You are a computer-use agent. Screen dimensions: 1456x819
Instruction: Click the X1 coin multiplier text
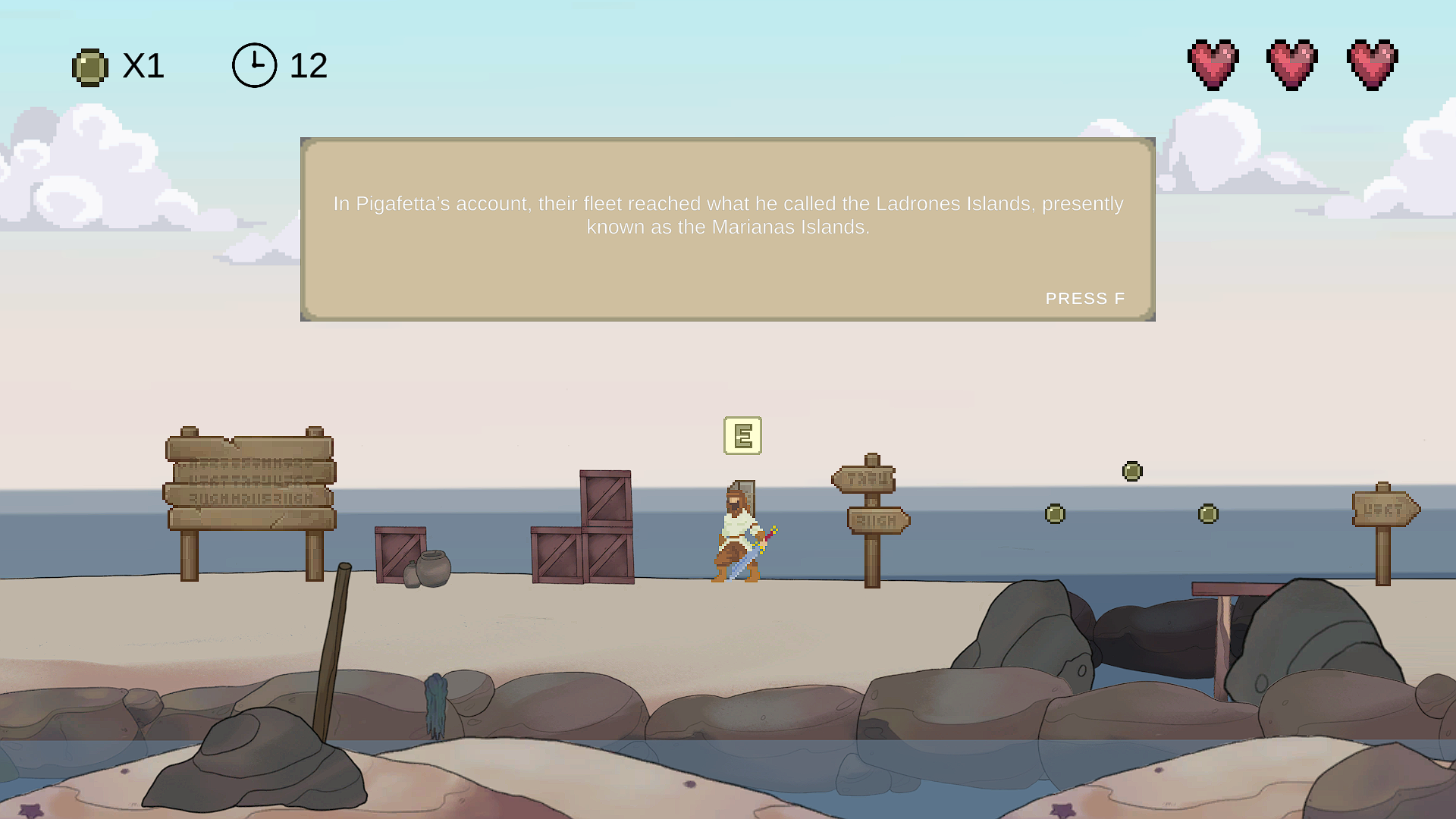tap(142, 67)
